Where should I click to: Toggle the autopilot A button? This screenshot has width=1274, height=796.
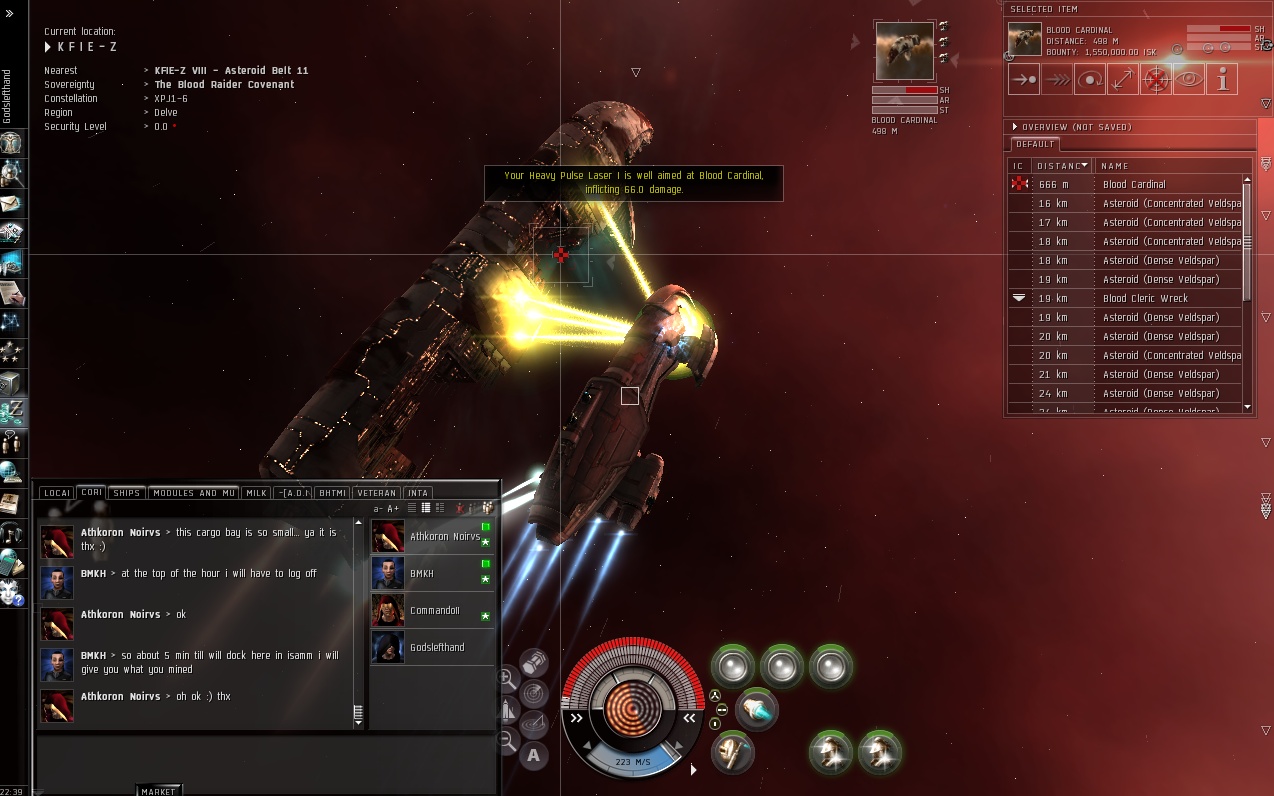(x=533, y=755)
